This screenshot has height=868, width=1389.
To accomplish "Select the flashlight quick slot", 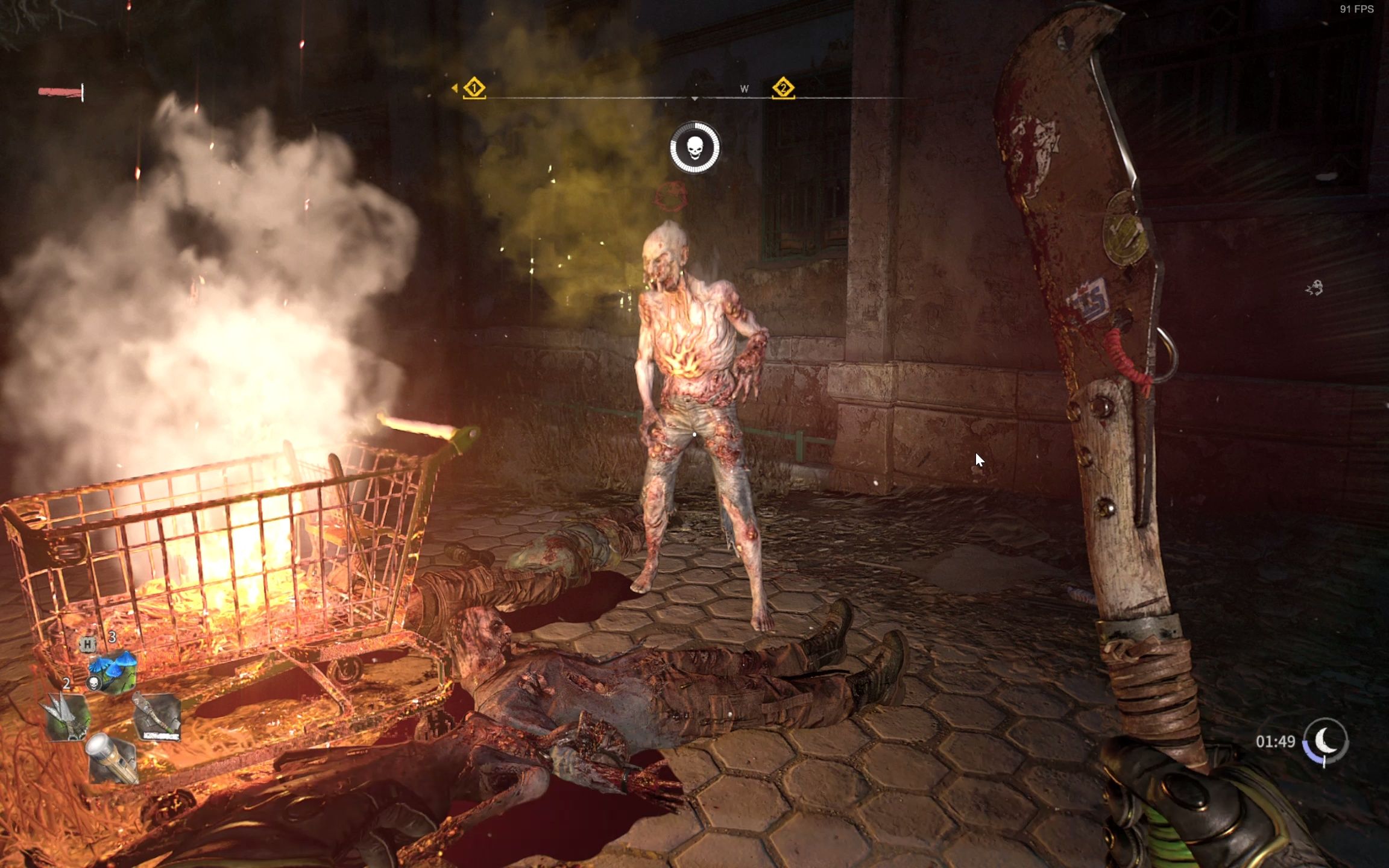I will click(x=113, y=758).
